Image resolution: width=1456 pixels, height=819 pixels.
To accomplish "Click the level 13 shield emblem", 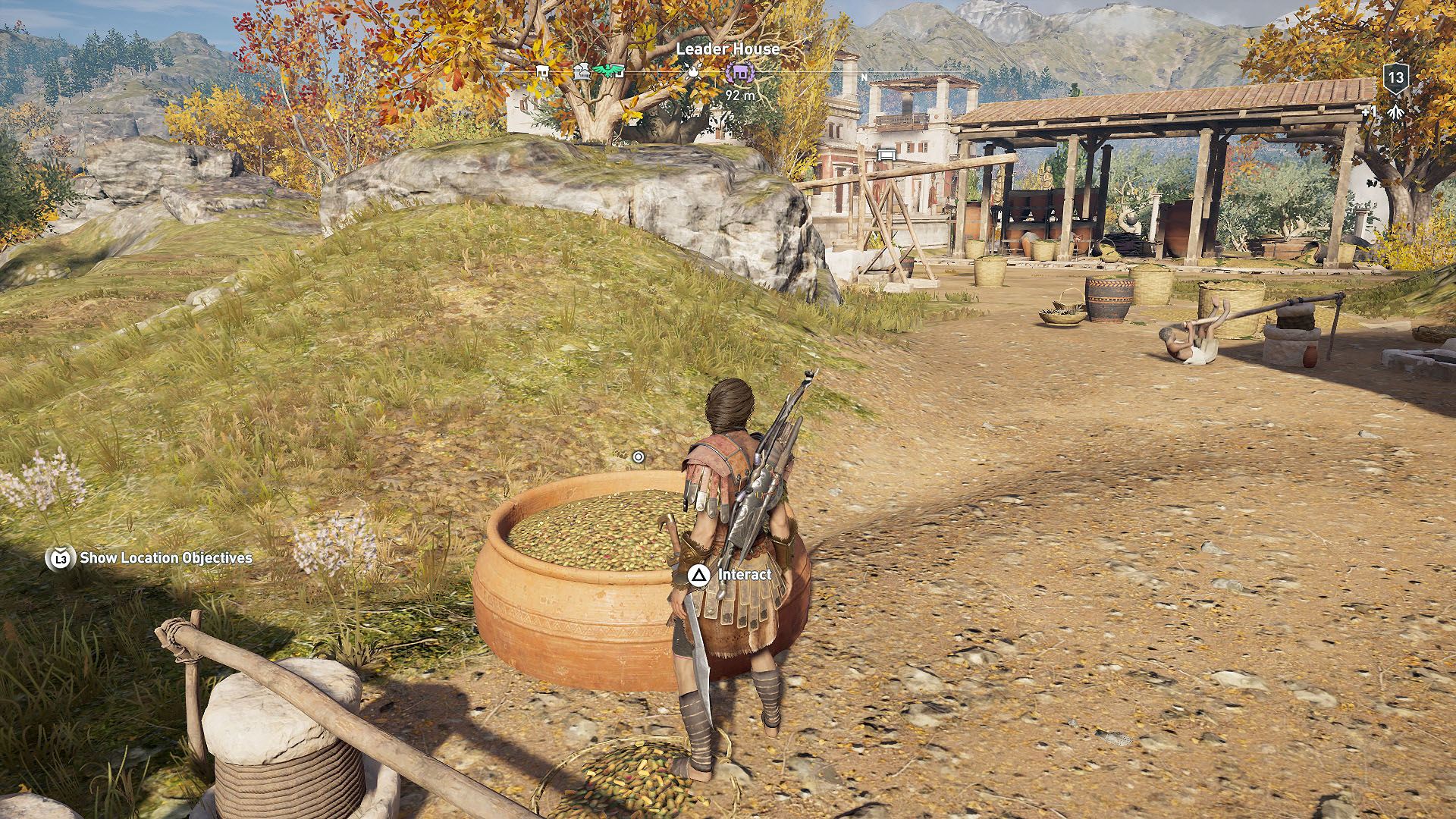I will pyautogui.click(x=1396, y=78).
